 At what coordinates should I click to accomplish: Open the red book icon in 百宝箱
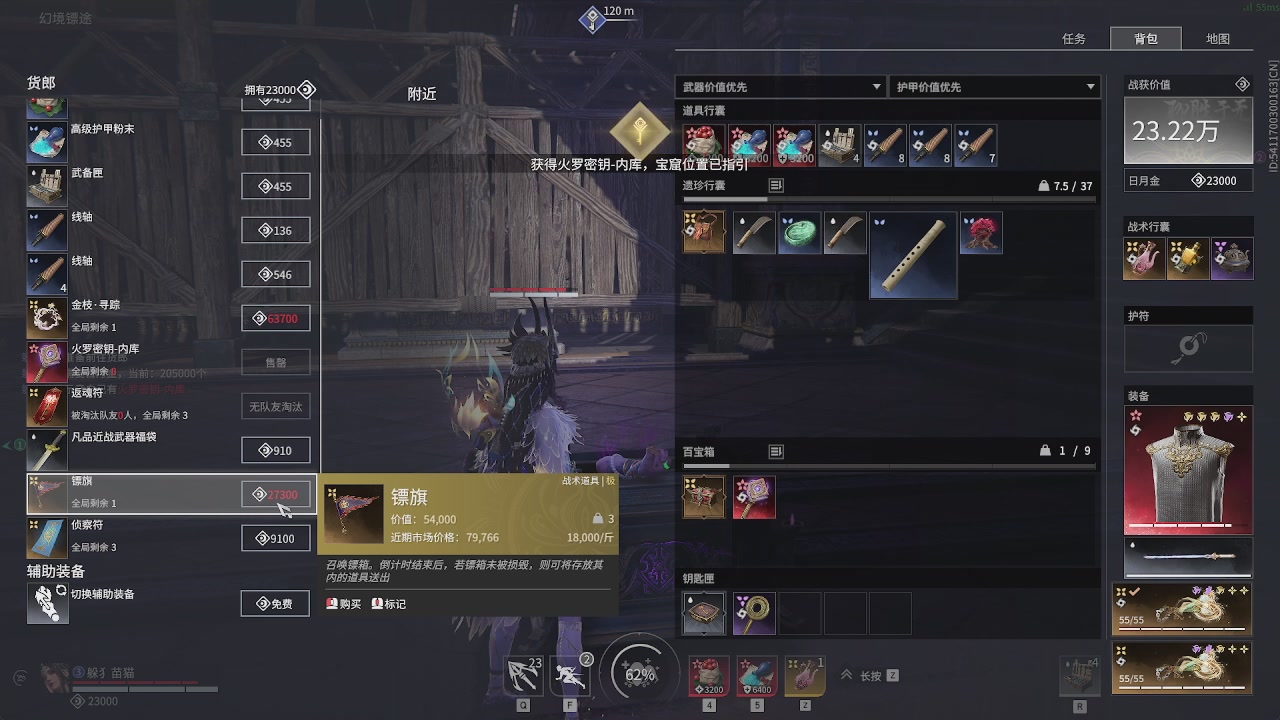point(753,496)
